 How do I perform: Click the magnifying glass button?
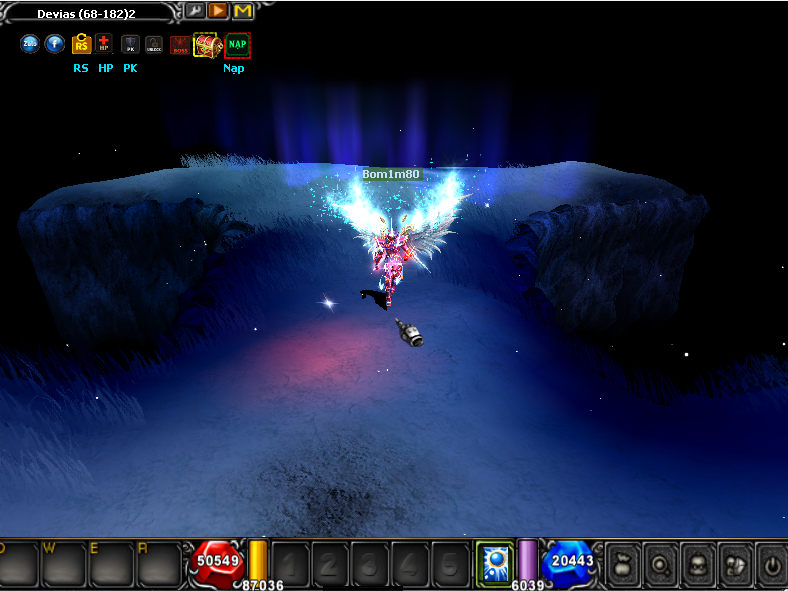click(661, 562)
